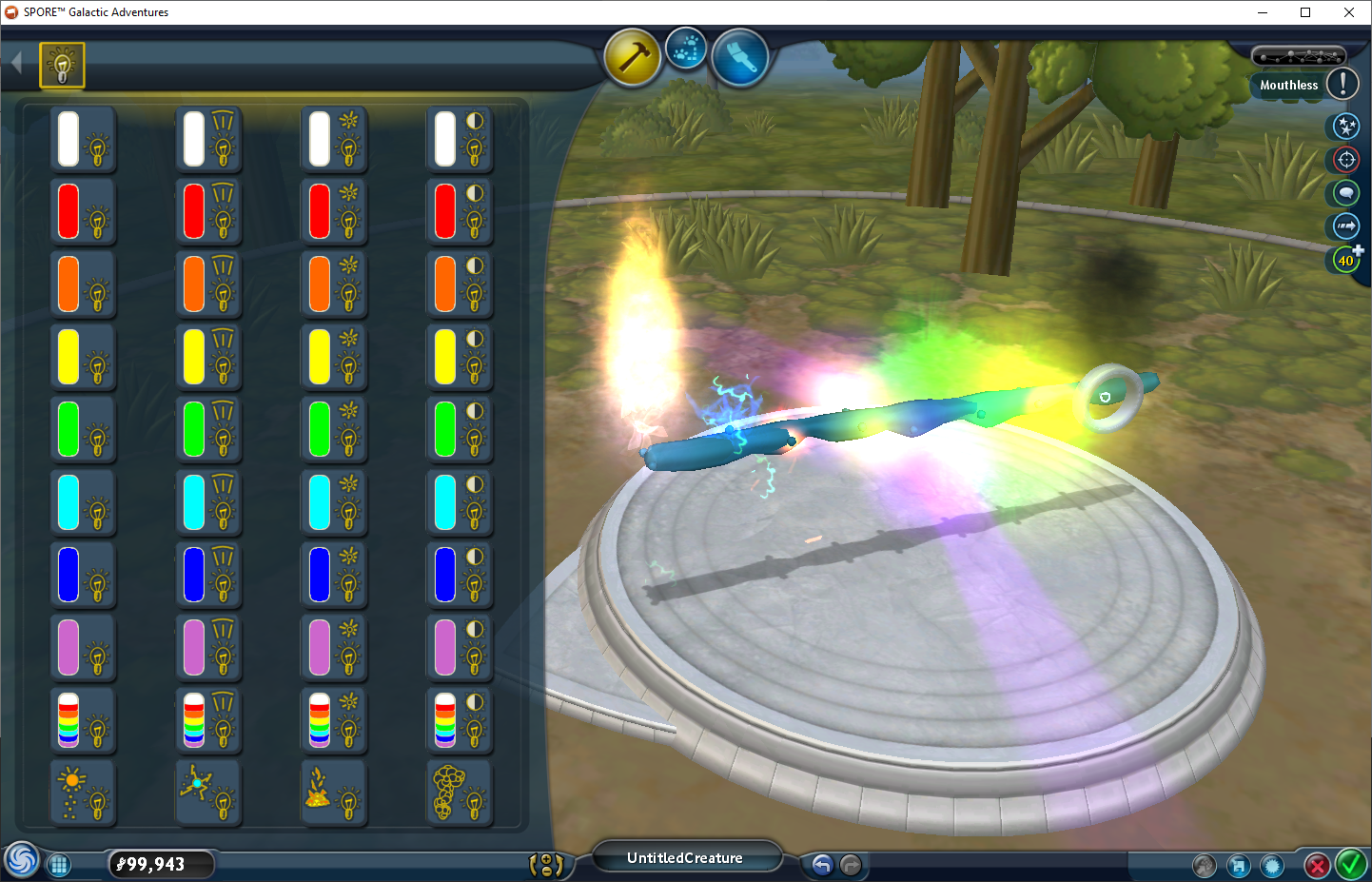Add the fire effect tile
1372x882 pixels.
coord(334,794)
